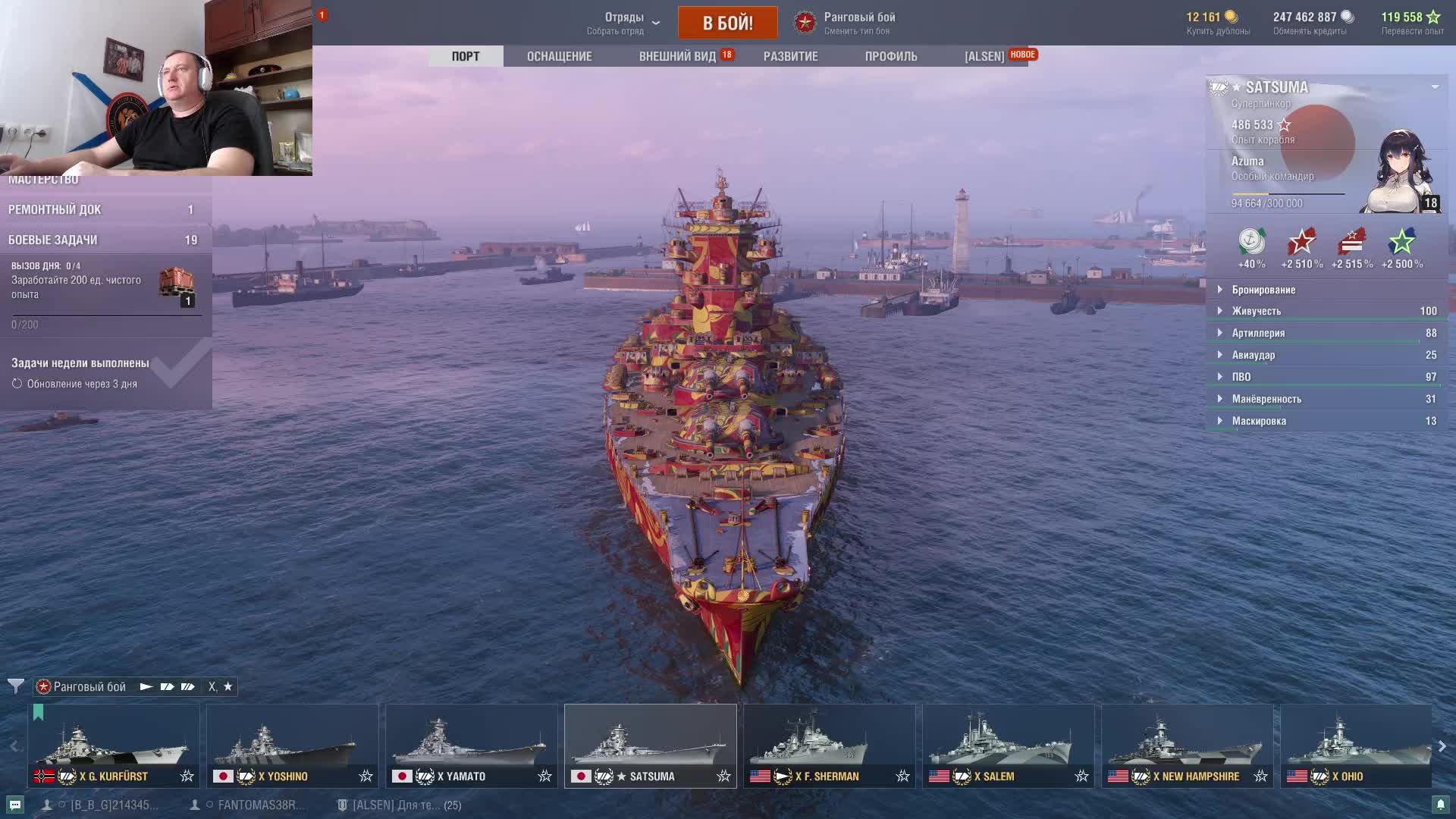Open the [ALSEN] clan tab
Screen dimensions: 1456x819
click(x=984, y=56)
